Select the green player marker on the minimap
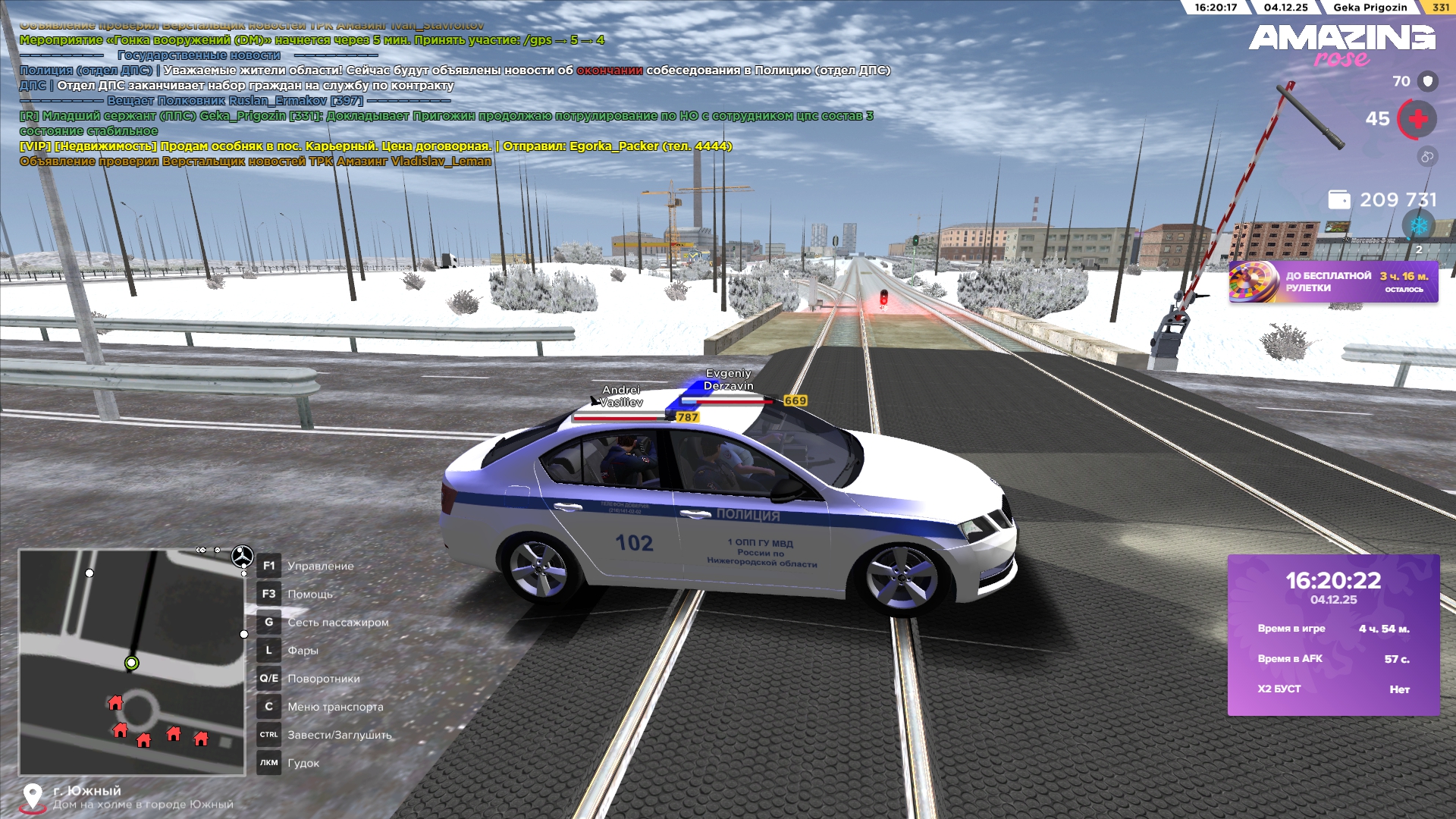 tap(131, 664)
